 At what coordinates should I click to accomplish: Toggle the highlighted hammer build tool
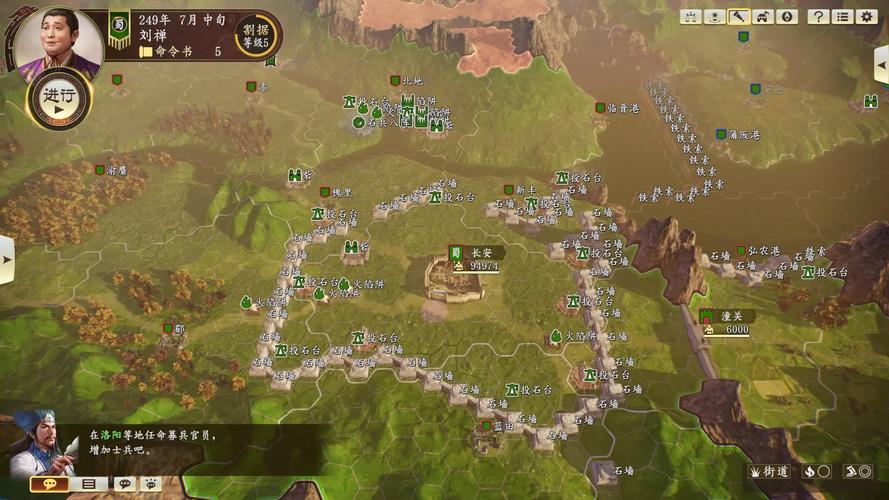(x=738, y=17)
